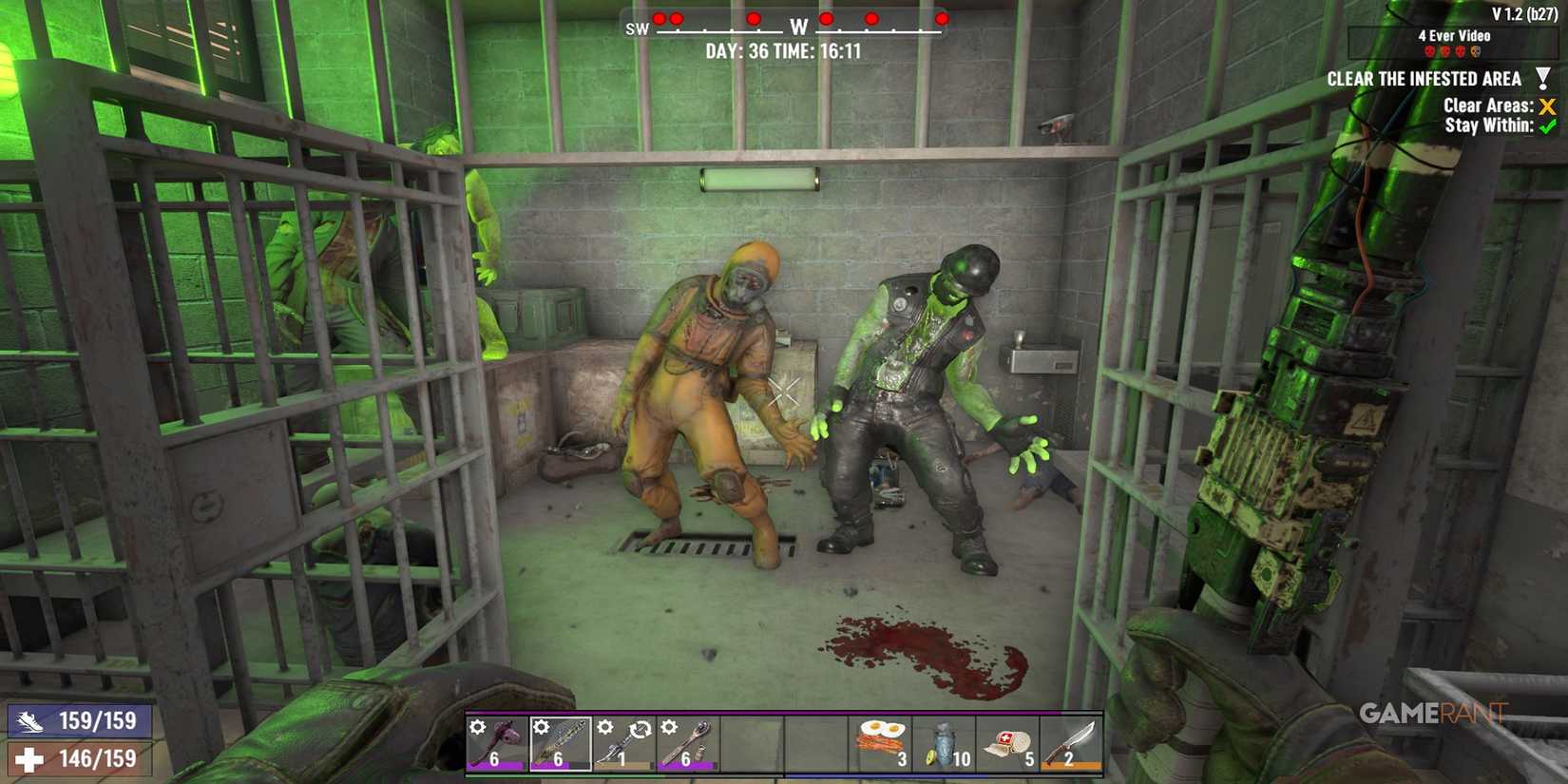The height and width of the screenshot is (784, 1568).
Task: Open the exclamation quest marker icon
Action: (x=1545, y=77)
